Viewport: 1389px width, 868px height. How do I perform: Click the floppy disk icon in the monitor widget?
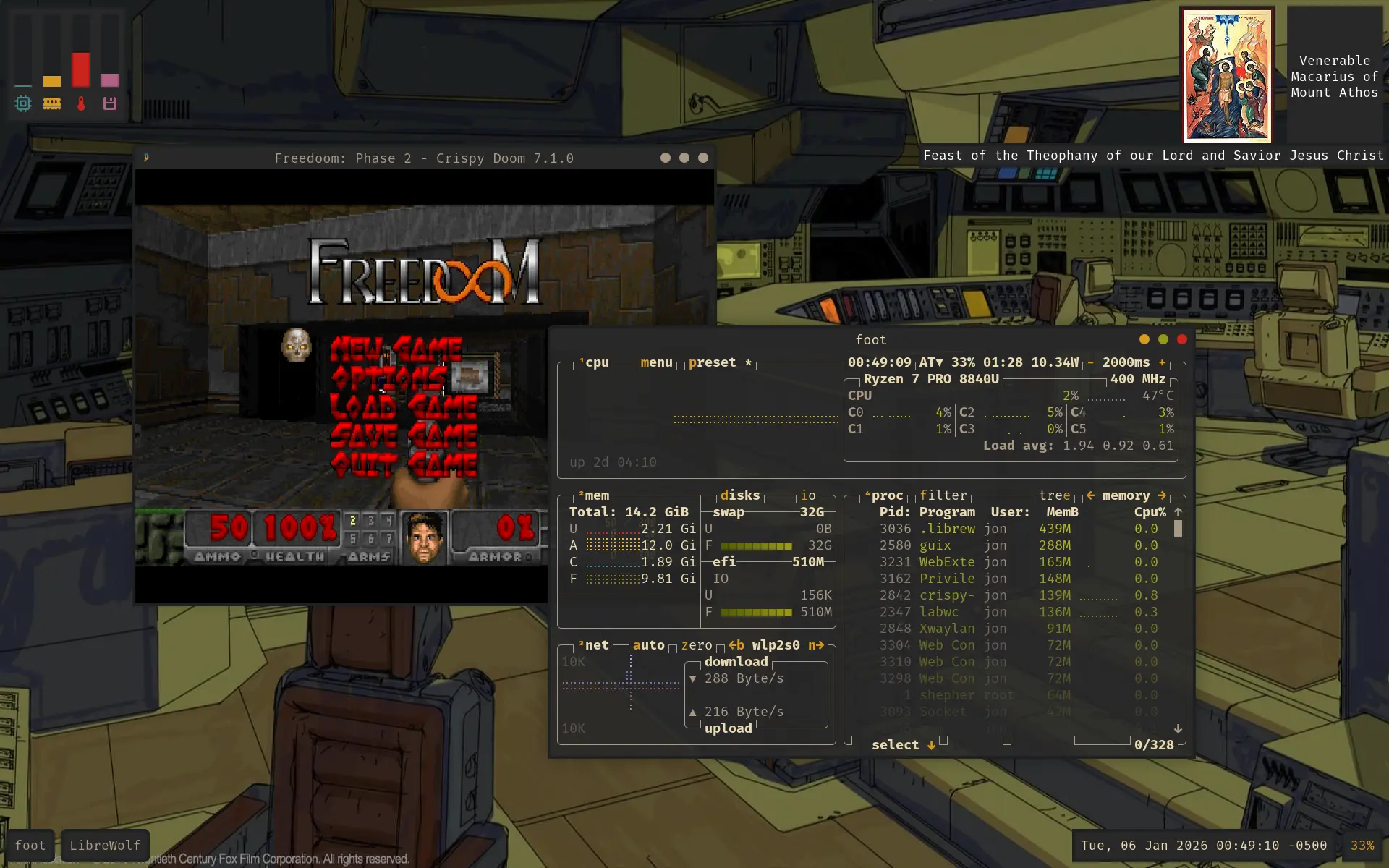pos(110,103)
